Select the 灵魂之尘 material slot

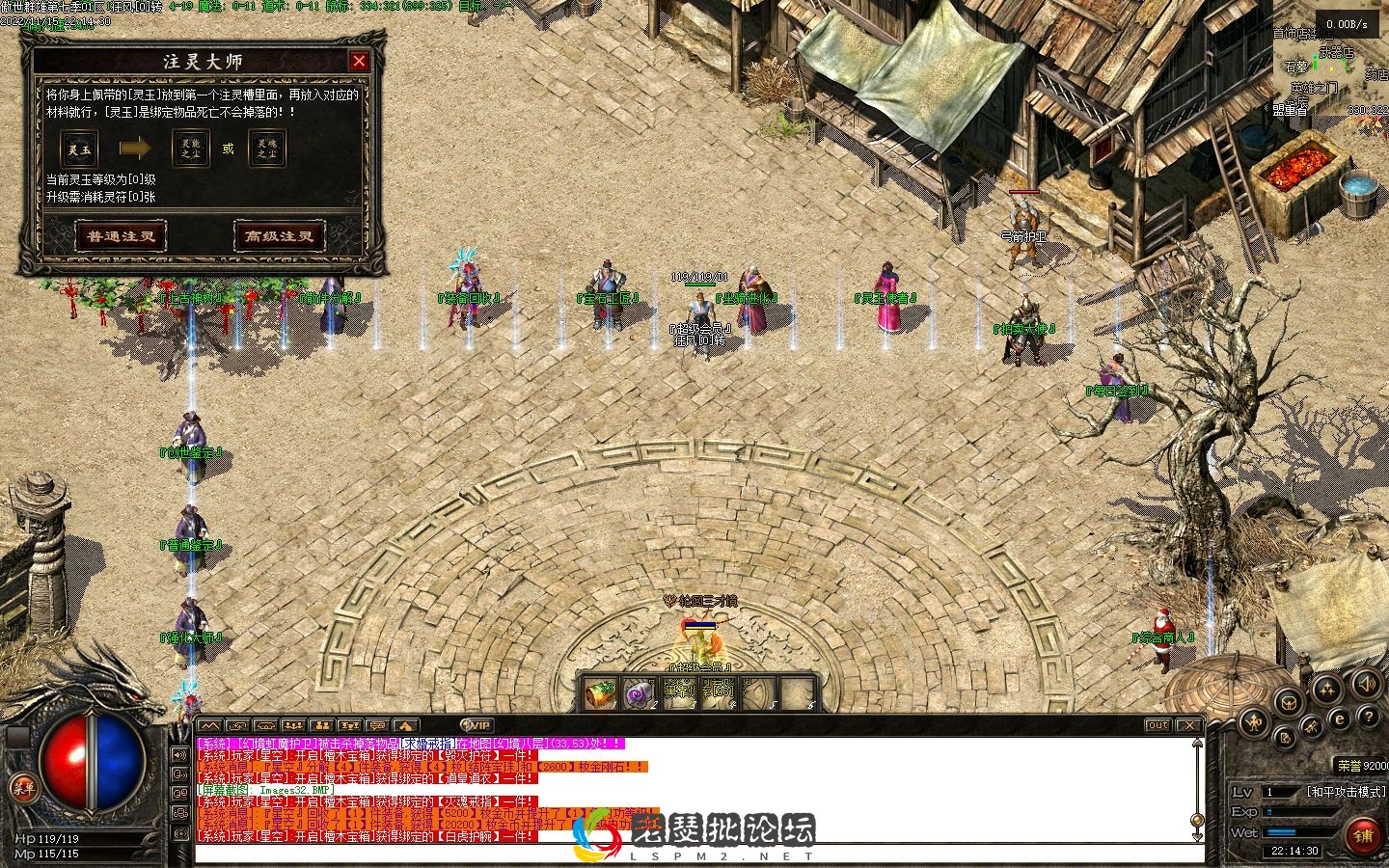point(267,149)
